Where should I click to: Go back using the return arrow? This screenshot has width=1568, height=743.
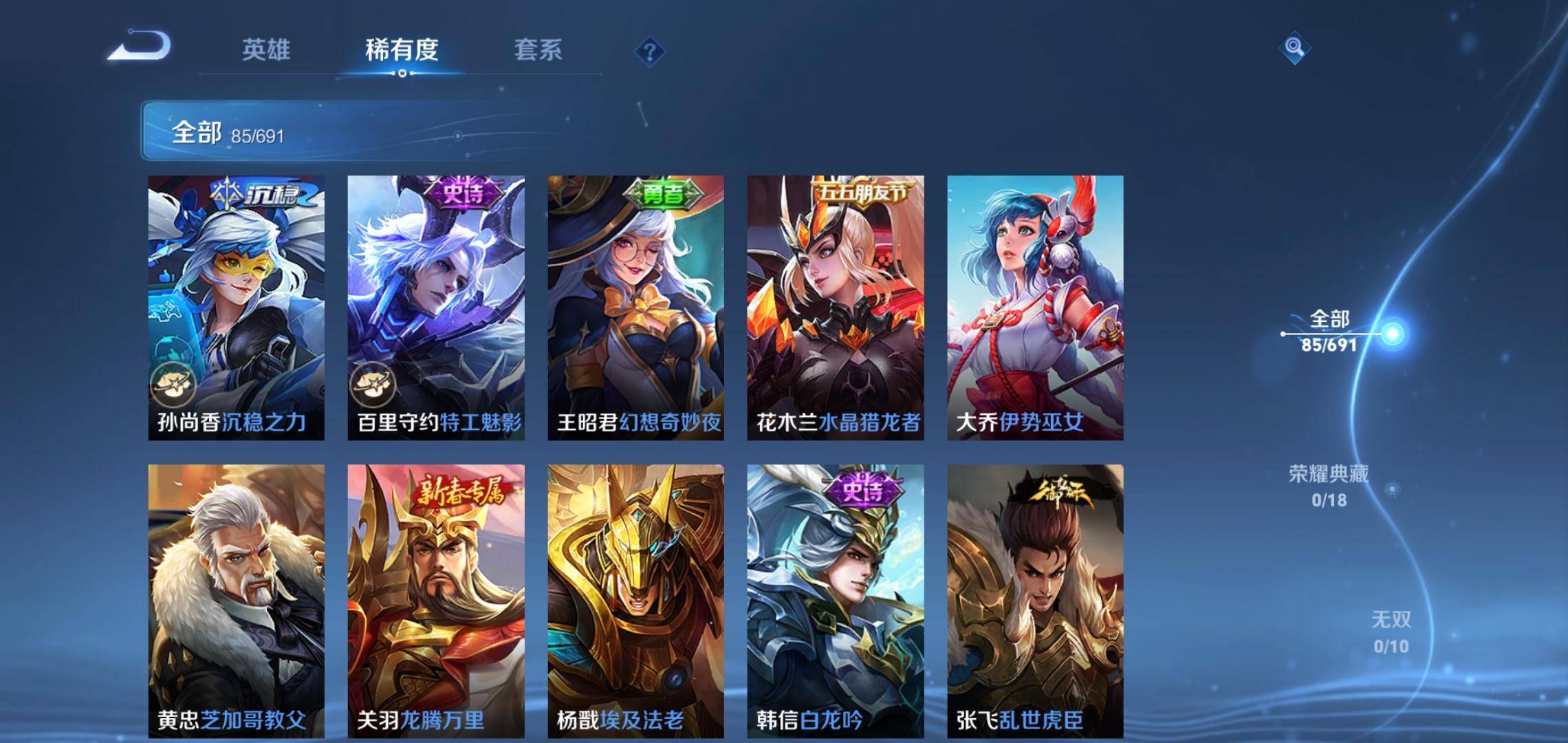coord(140,47)
